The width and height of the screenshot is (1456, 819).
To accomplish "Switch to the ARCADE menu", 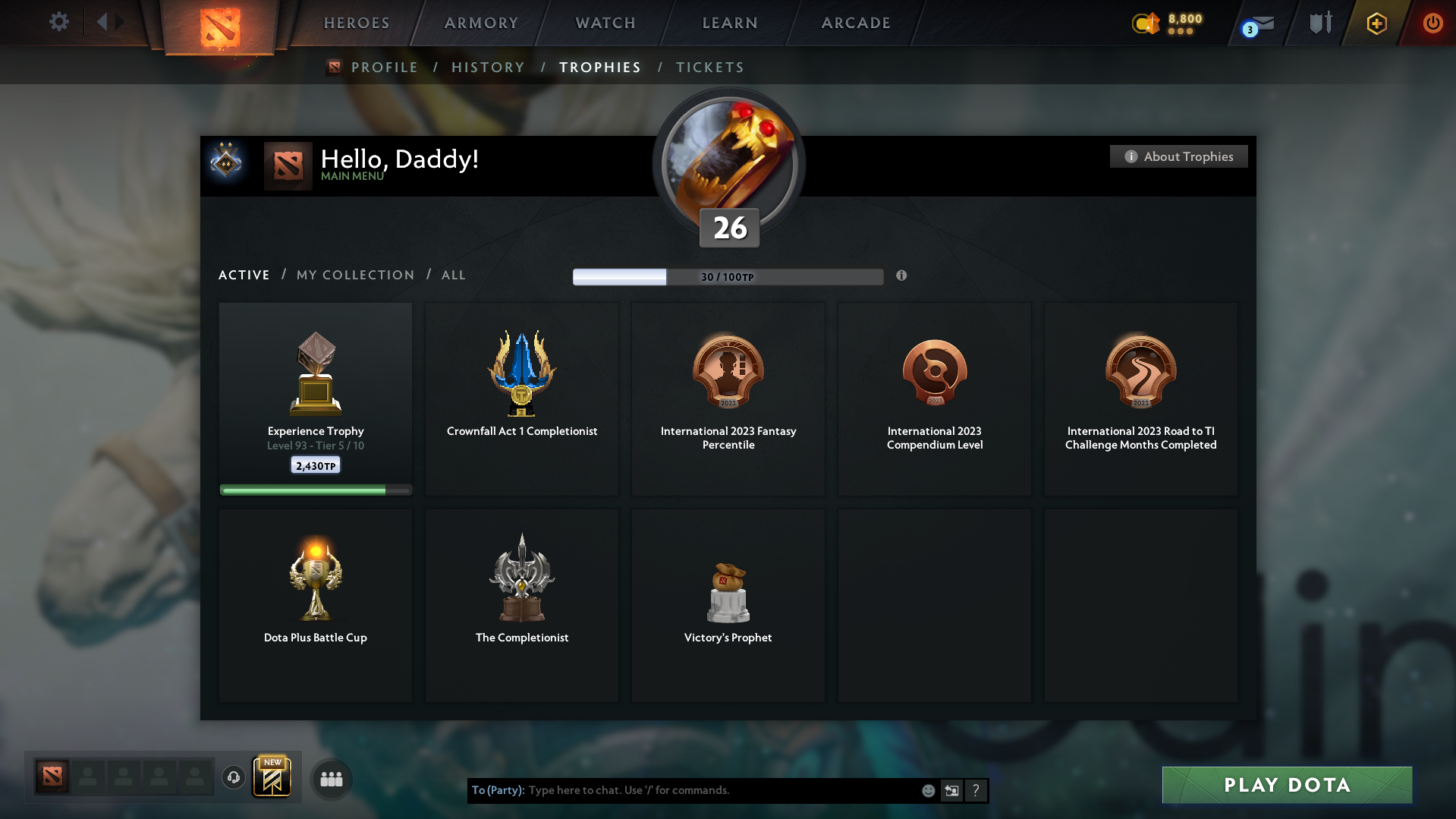I will (x=855, y=23).
